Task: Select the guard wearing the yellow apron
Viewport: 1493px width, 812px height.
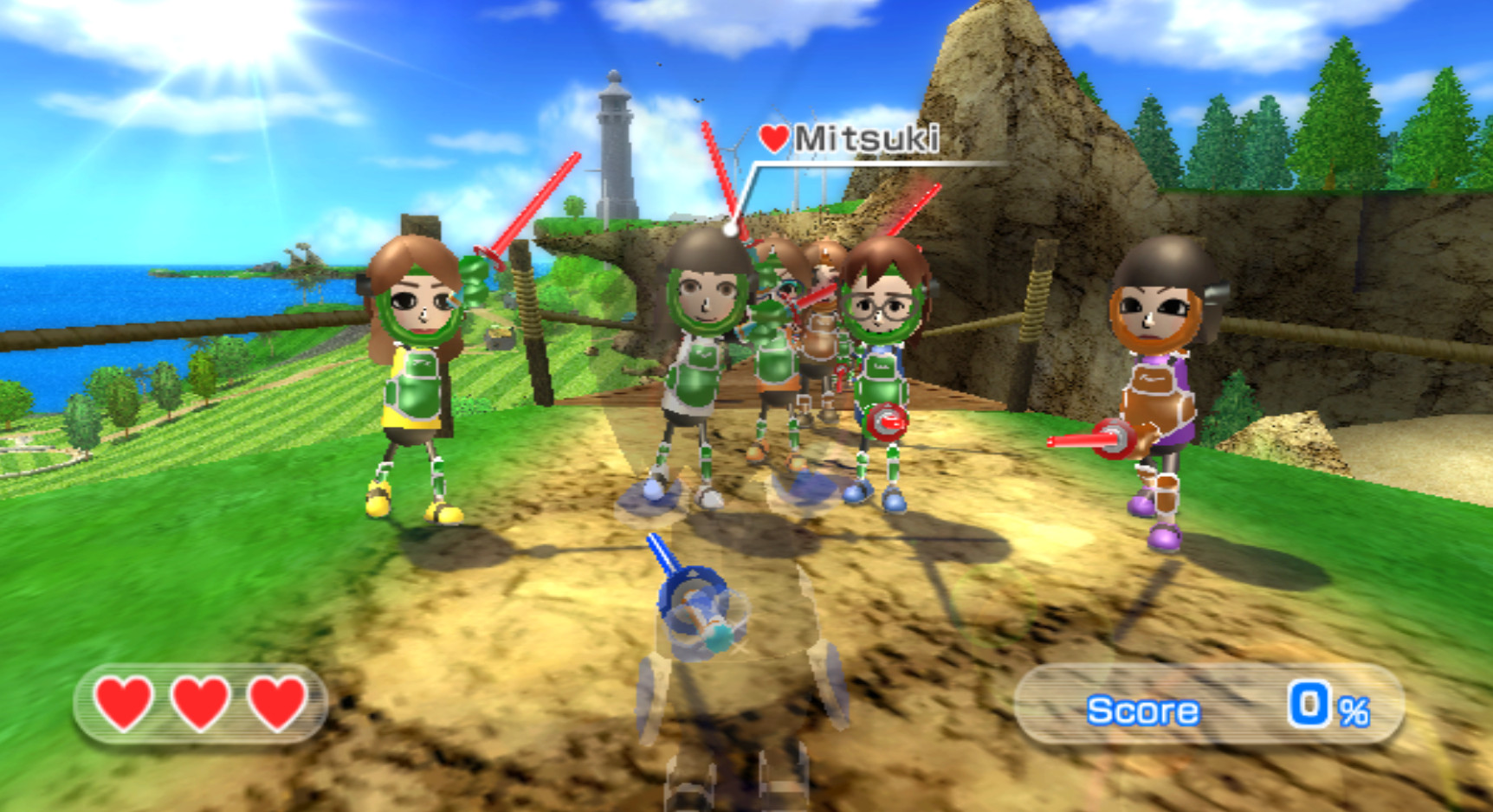Action: coord(414,372)
